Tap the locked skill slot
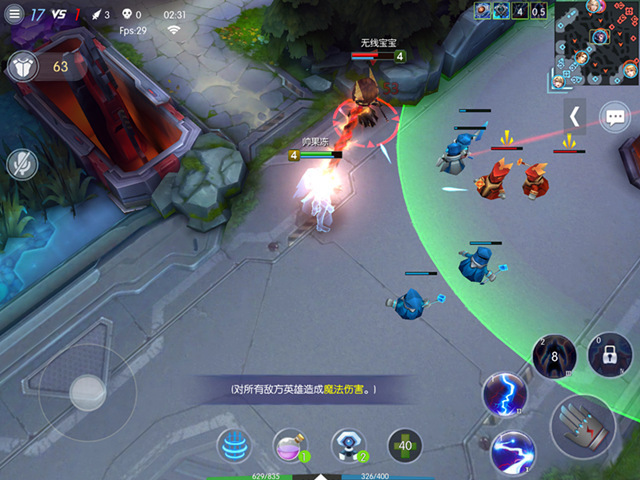The image size is (640, 480). tap(610, 355)
